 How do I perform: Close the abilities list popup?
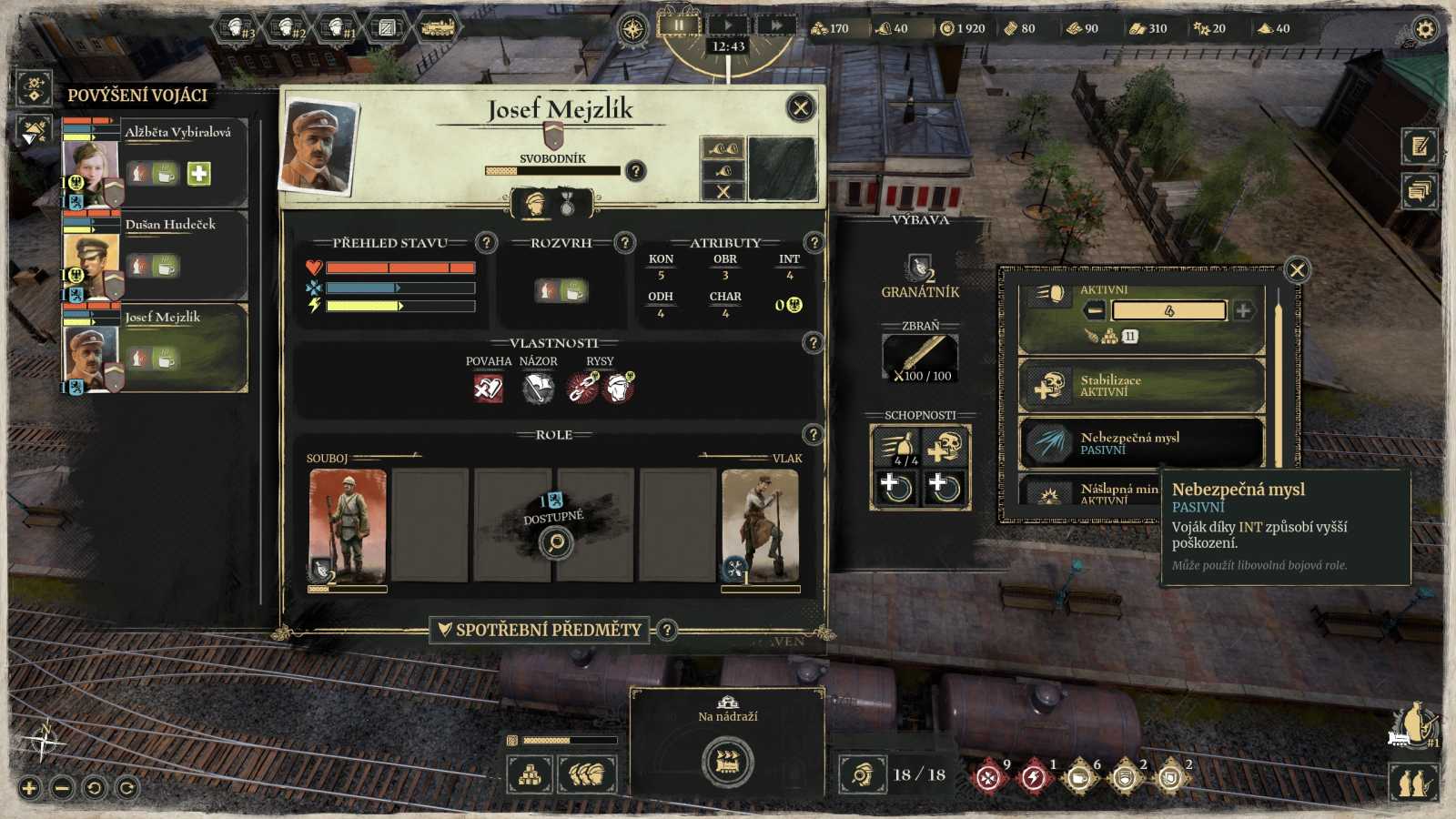(1297, 269)
